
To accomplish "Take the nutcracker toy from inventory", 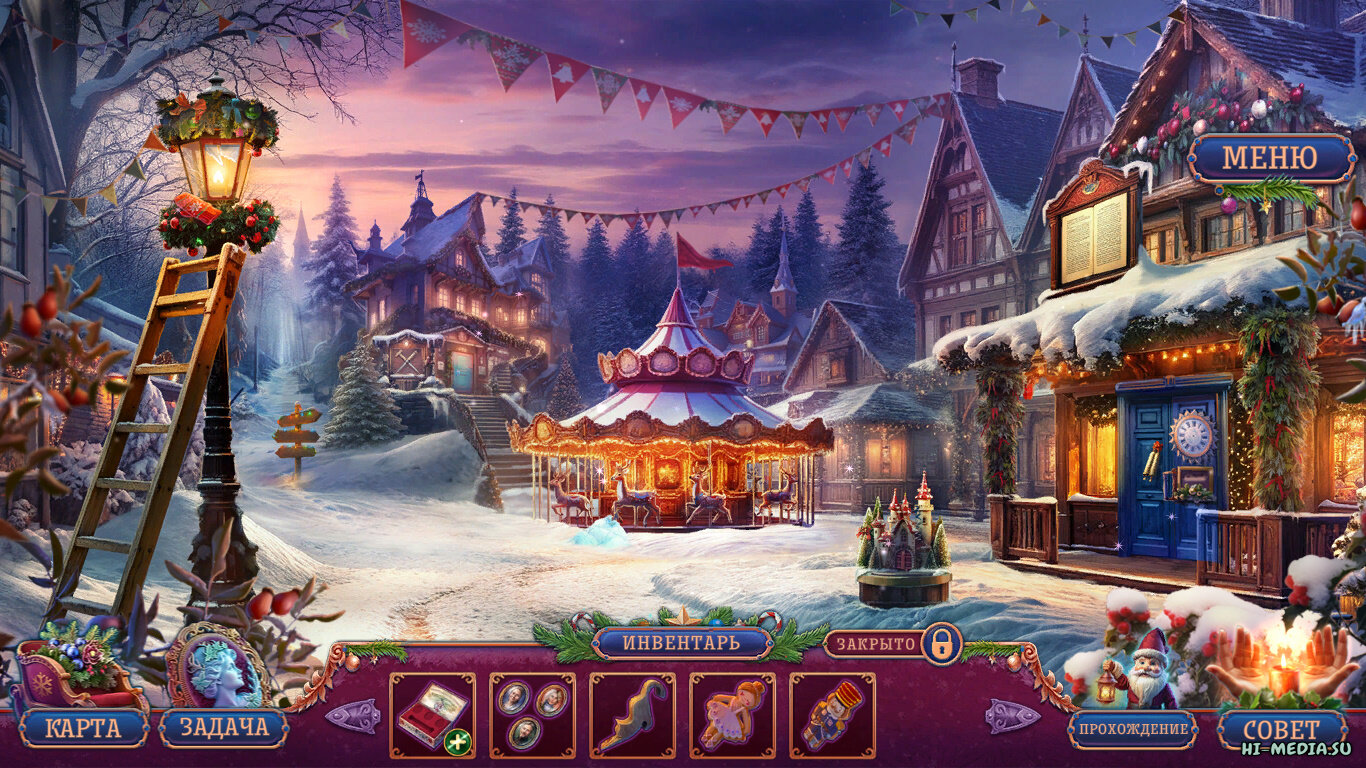I will coord(832,715).
